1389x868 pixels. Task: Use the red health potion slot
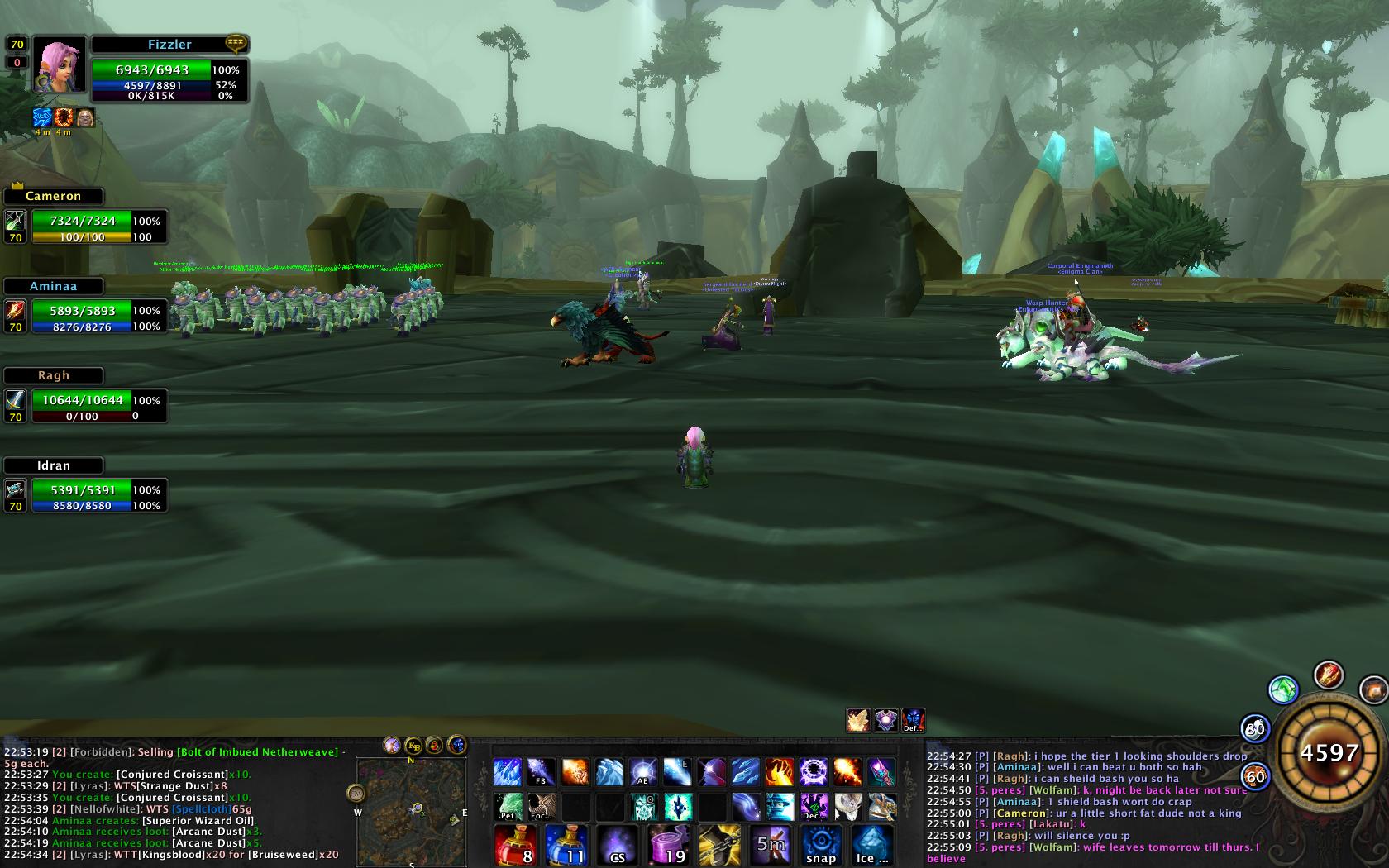[x=515, y=845]
